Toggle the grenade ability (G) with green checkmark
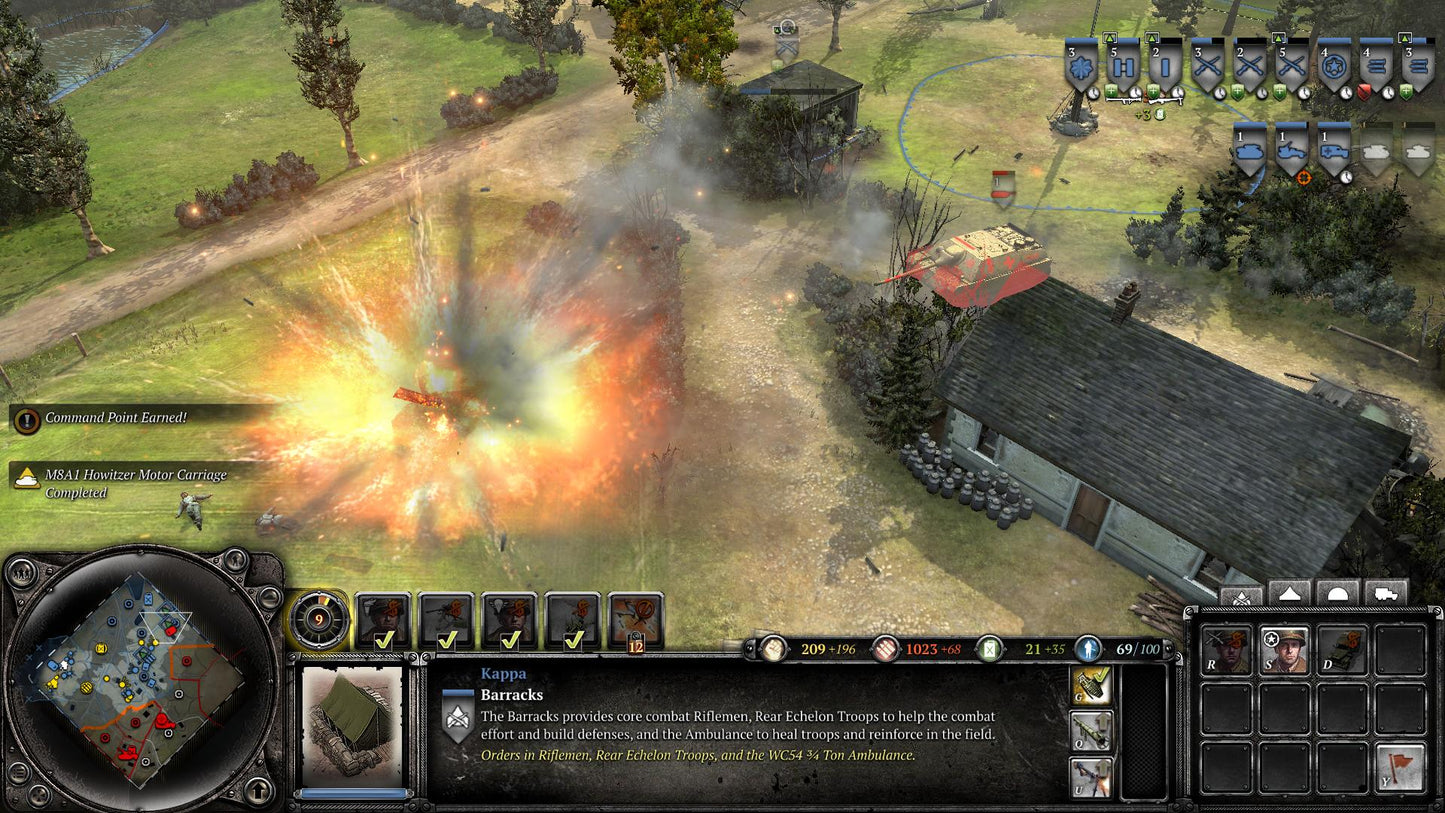 [1090, 685]
